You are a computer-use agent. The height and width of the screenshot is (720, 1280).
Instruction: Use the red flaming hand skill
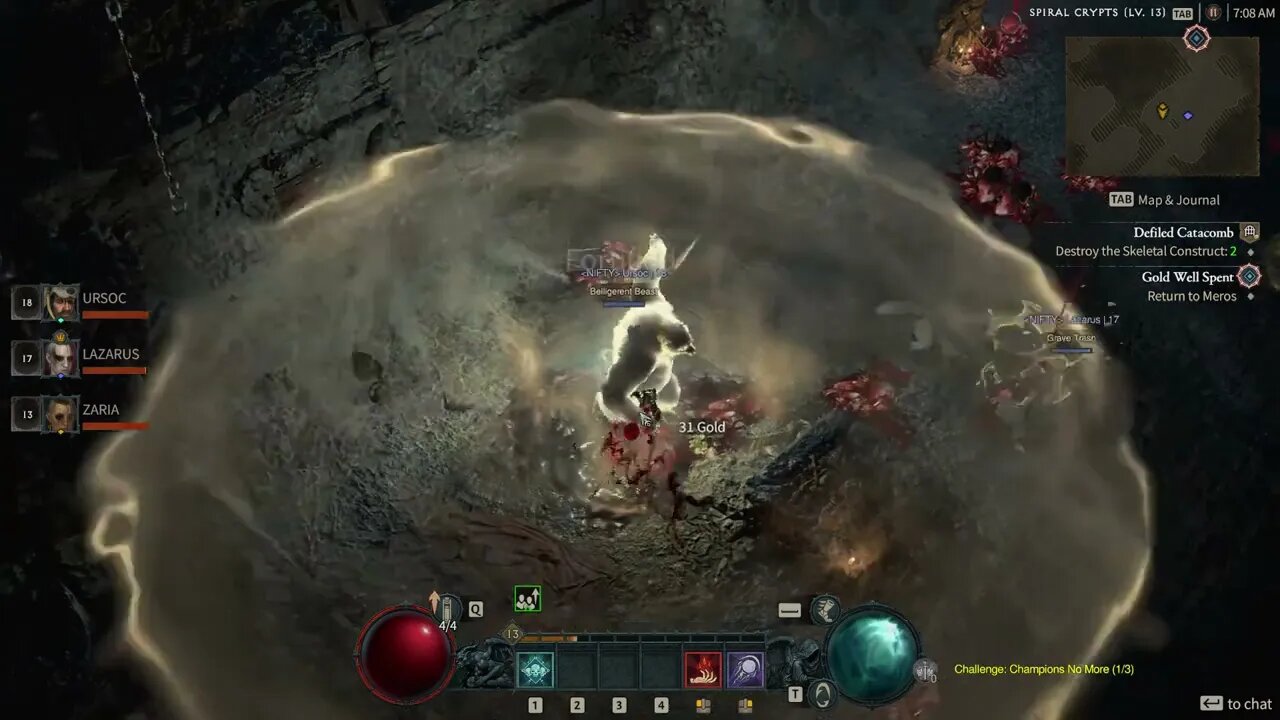tap(703, 669)
